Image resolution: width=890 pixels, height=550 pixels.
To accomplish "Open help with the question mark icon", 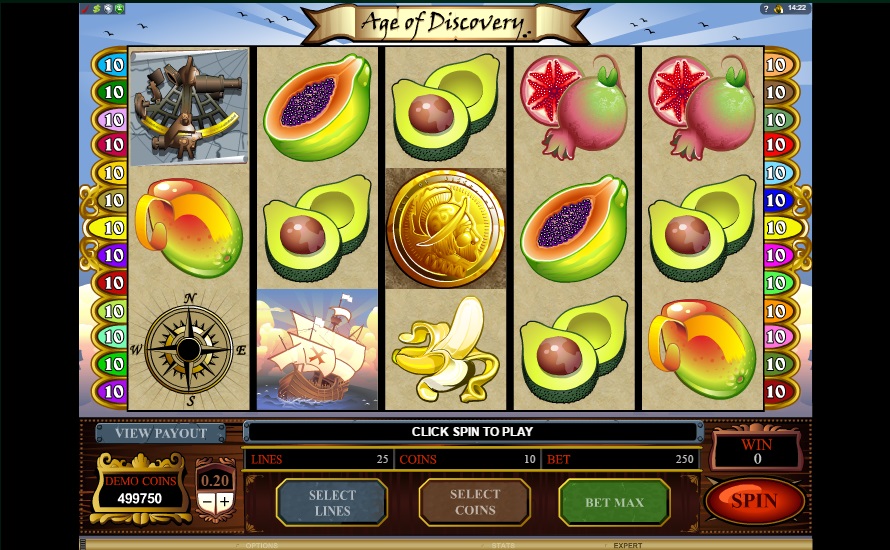I will click(766, 8).
